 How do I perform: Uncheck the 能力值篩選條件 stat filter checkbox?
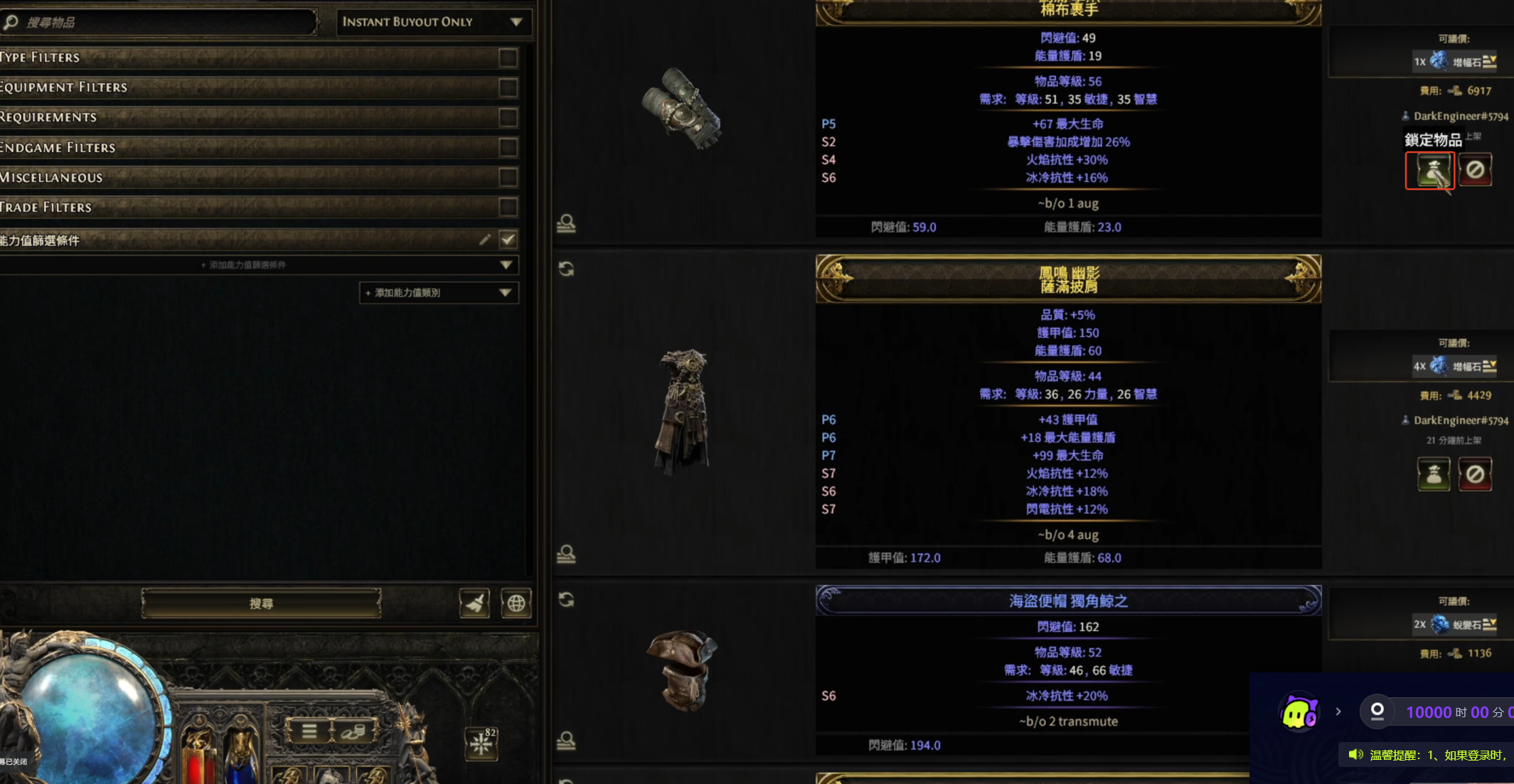click(x=508, y=240)
